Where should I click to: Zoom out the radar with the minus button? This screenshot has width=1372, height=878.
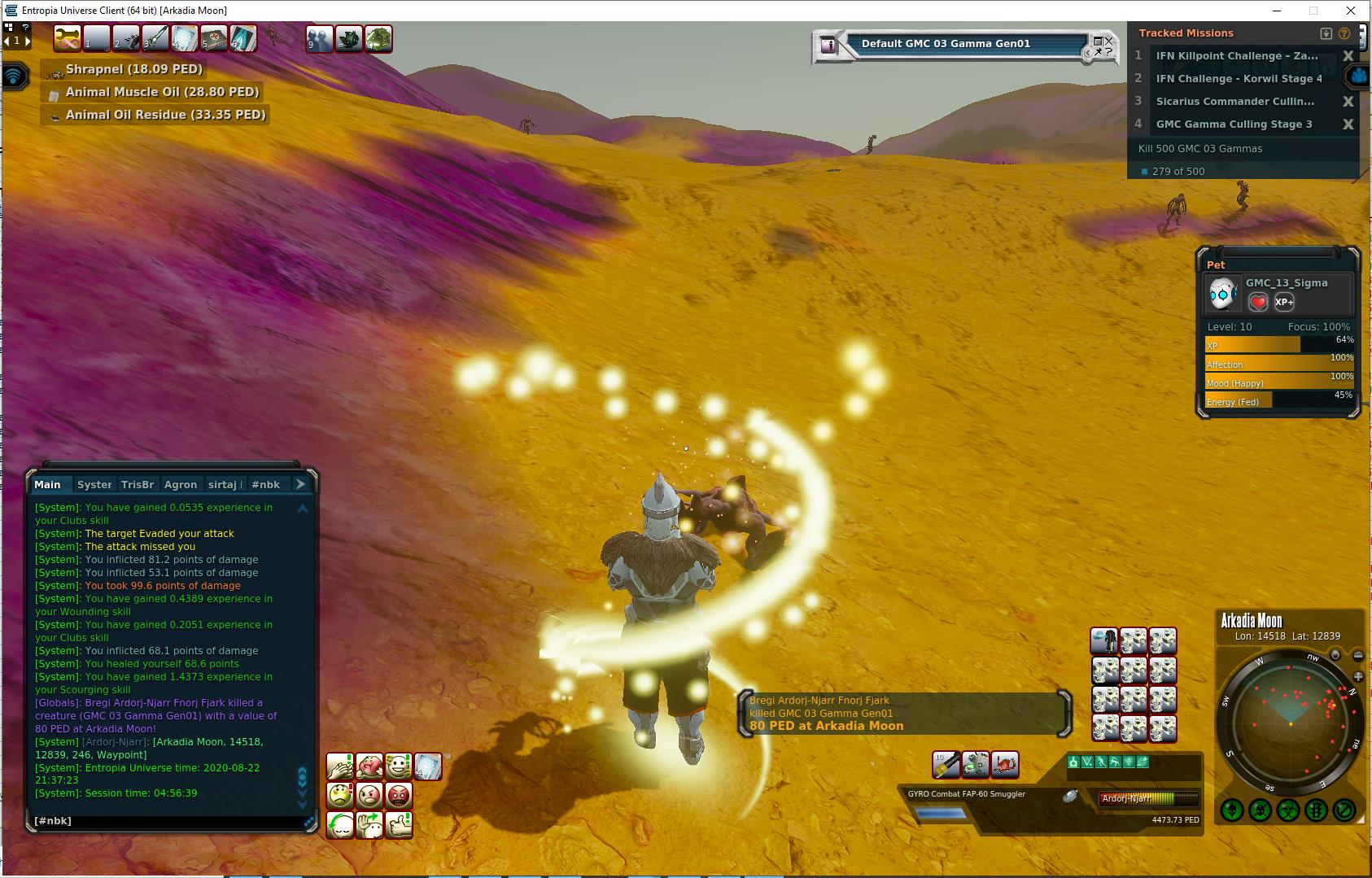[1358, 656]
